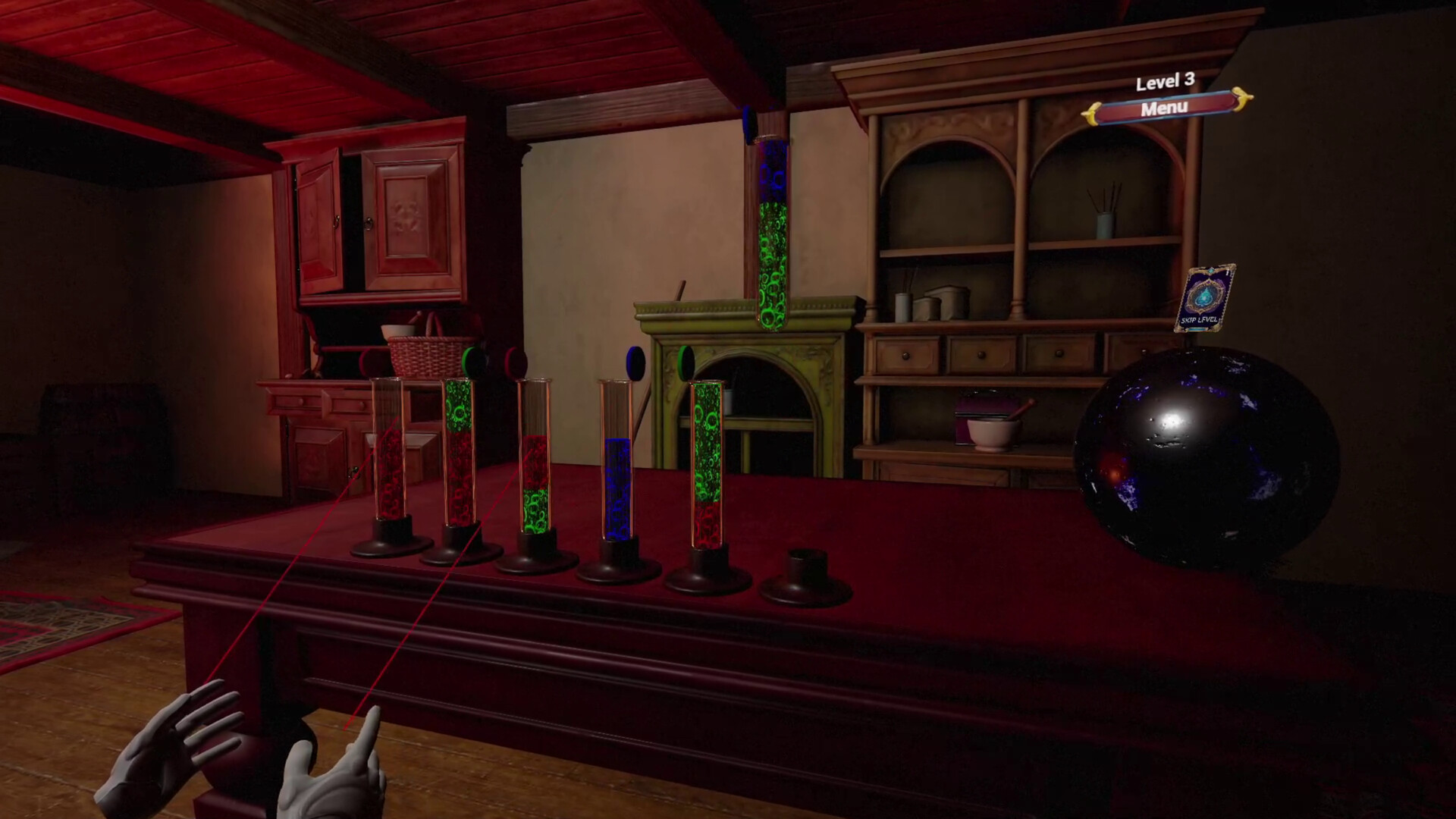Viewport: 1456px width, 819px height.
Task: Toggle the blue cap above the fourth tube
Action: pyautogui.click(x=635, y=362)
